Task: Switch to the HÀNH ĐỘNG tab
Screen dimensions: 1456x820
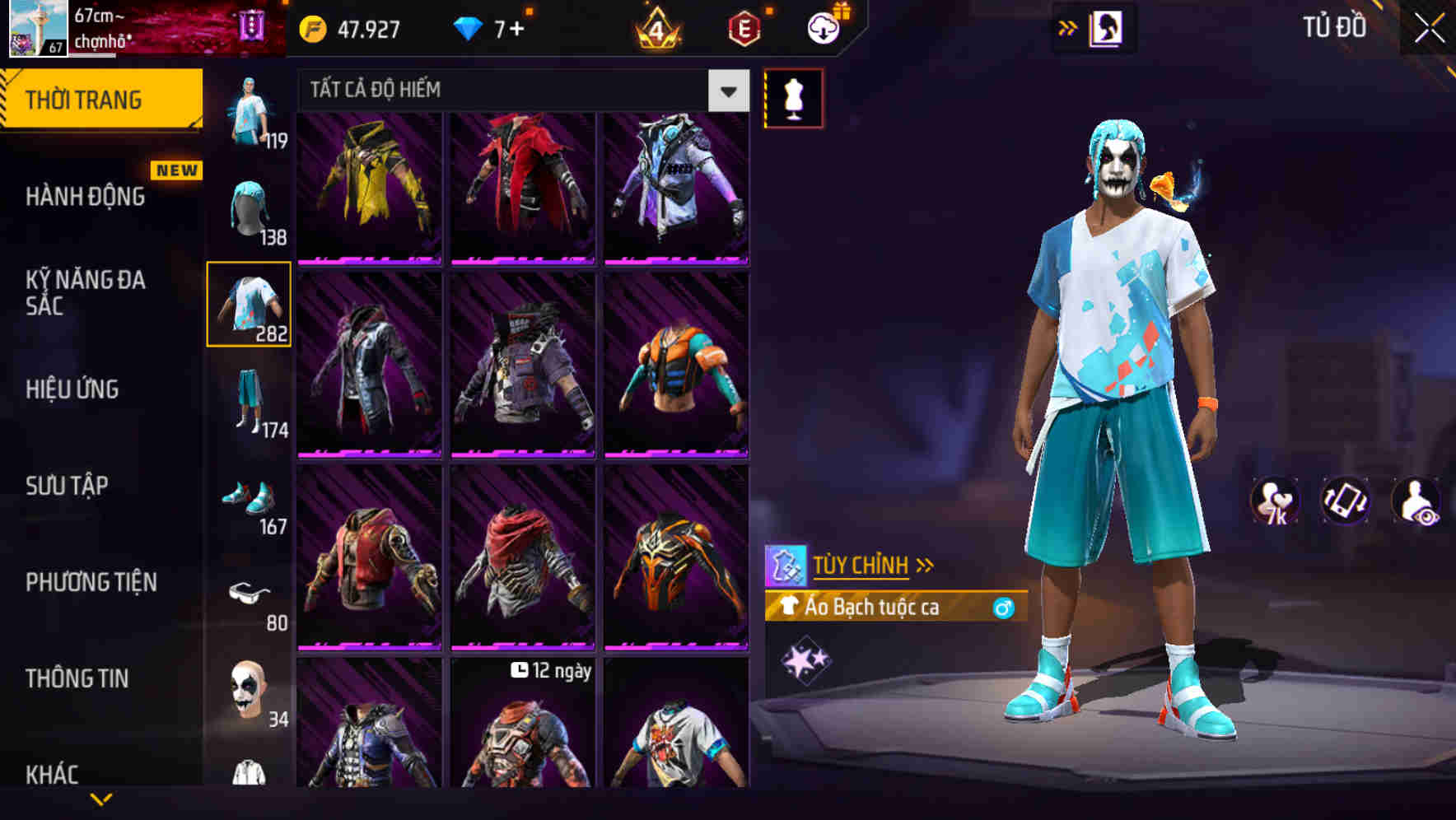Action: 87,197
